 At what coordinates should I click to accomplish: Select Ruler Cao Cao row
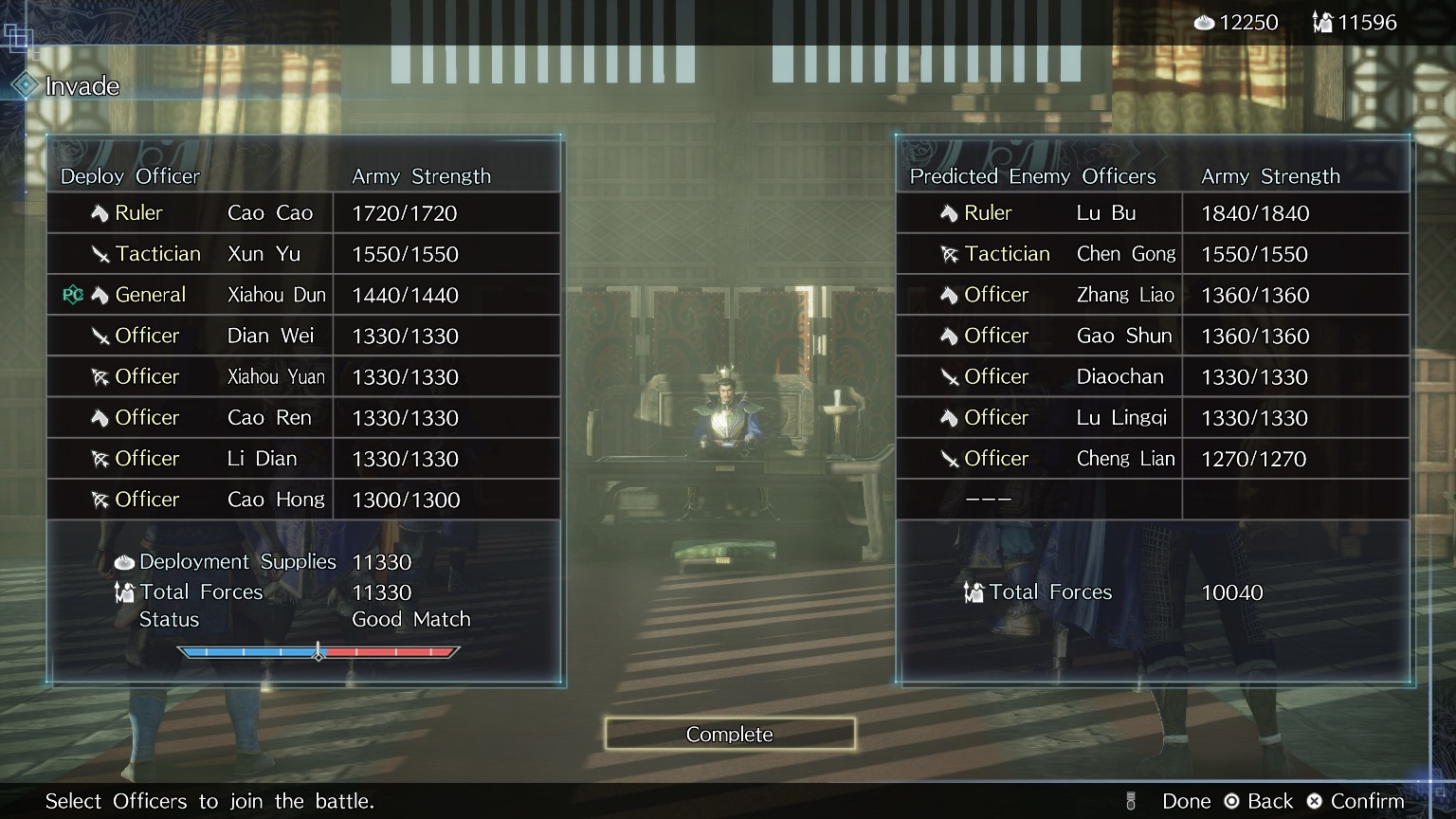tap(303, 213)
